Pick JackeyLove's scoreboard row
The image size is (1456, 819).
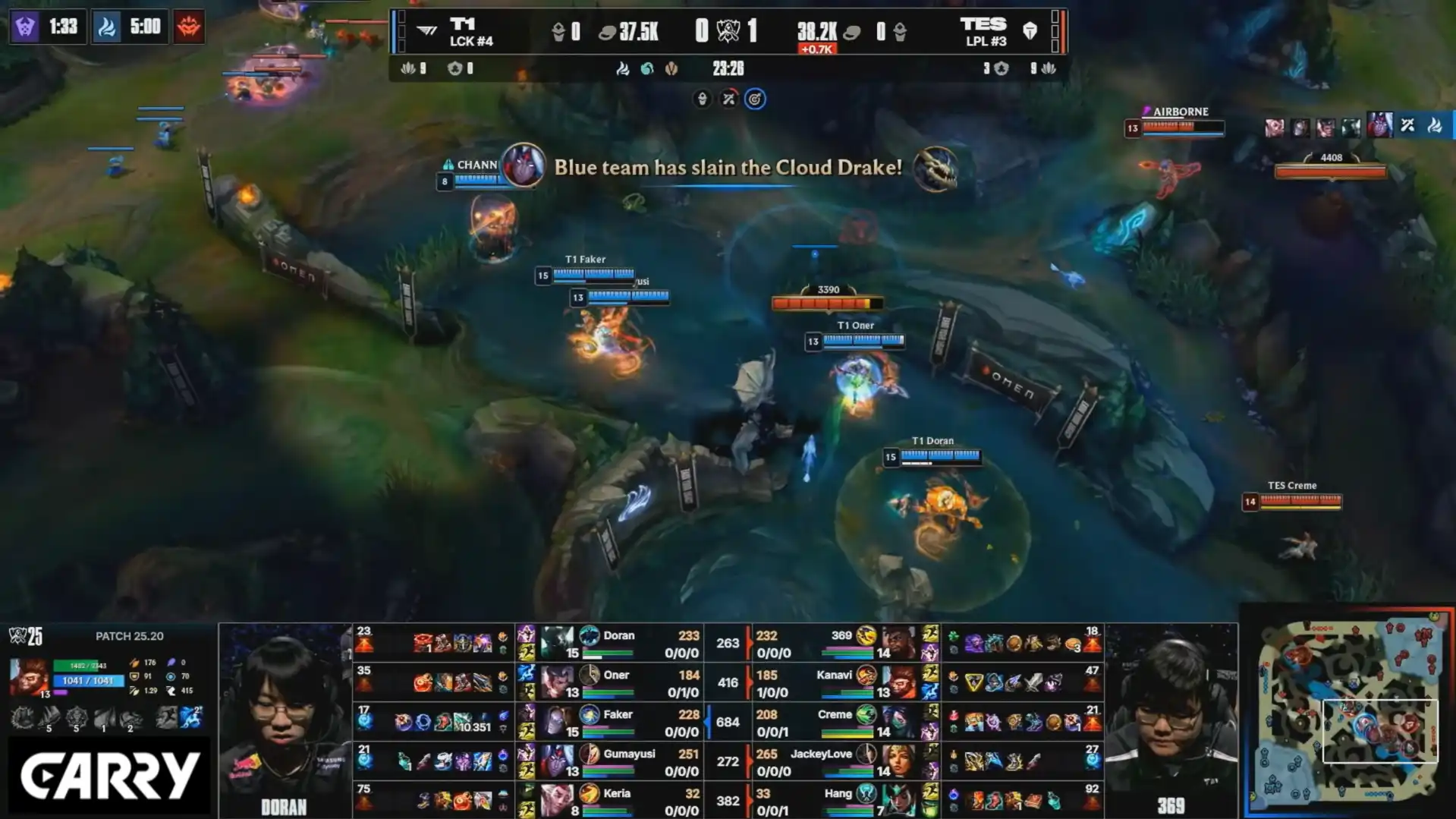[x=842, y=762]
